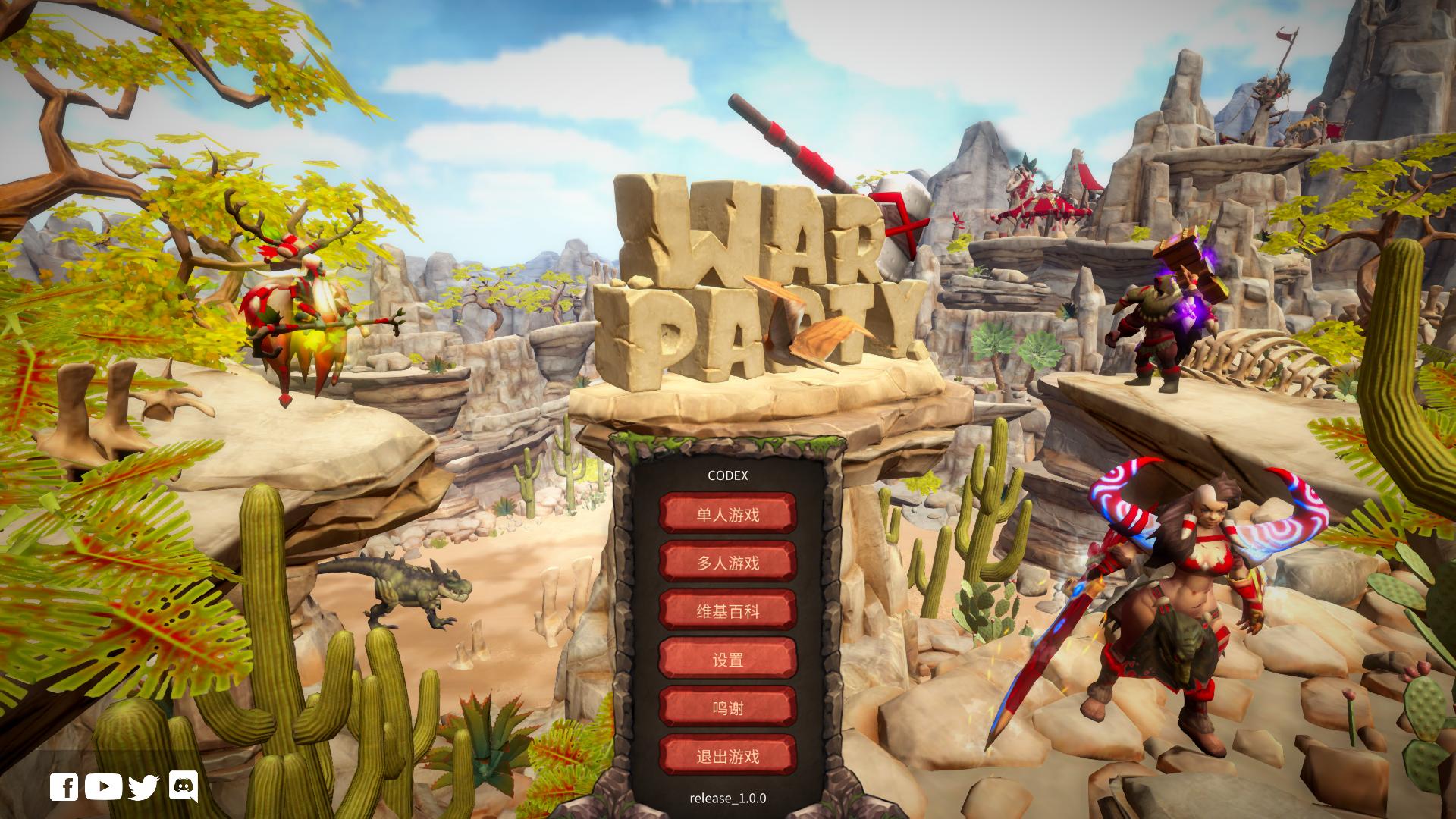The image size is (1456, 819).
Task: Open the 维基百科 wiki entry
Action: coord(727,611)
